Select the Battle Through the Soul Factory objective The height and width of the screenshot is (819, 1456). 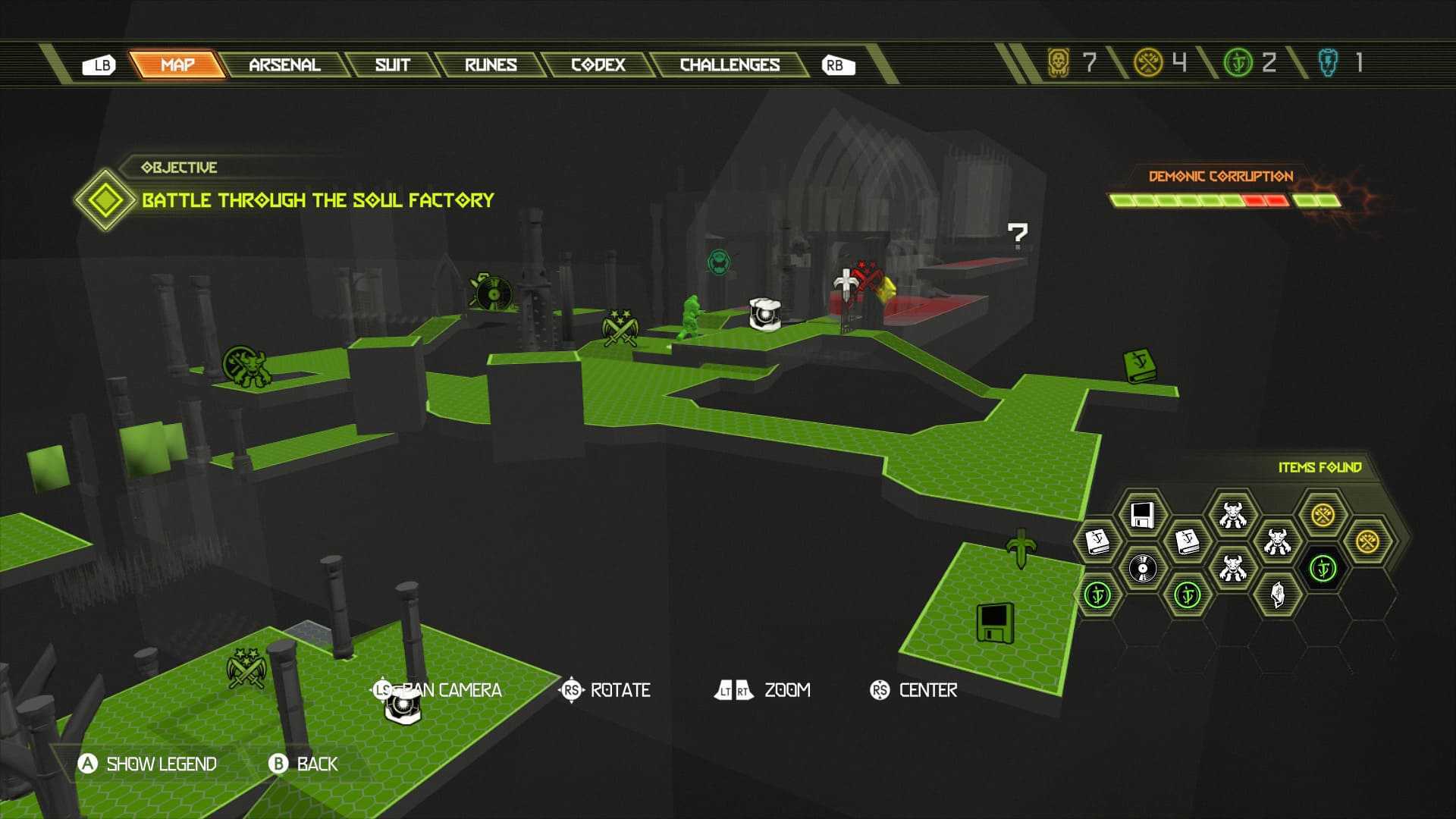click(x=318, y=200)
